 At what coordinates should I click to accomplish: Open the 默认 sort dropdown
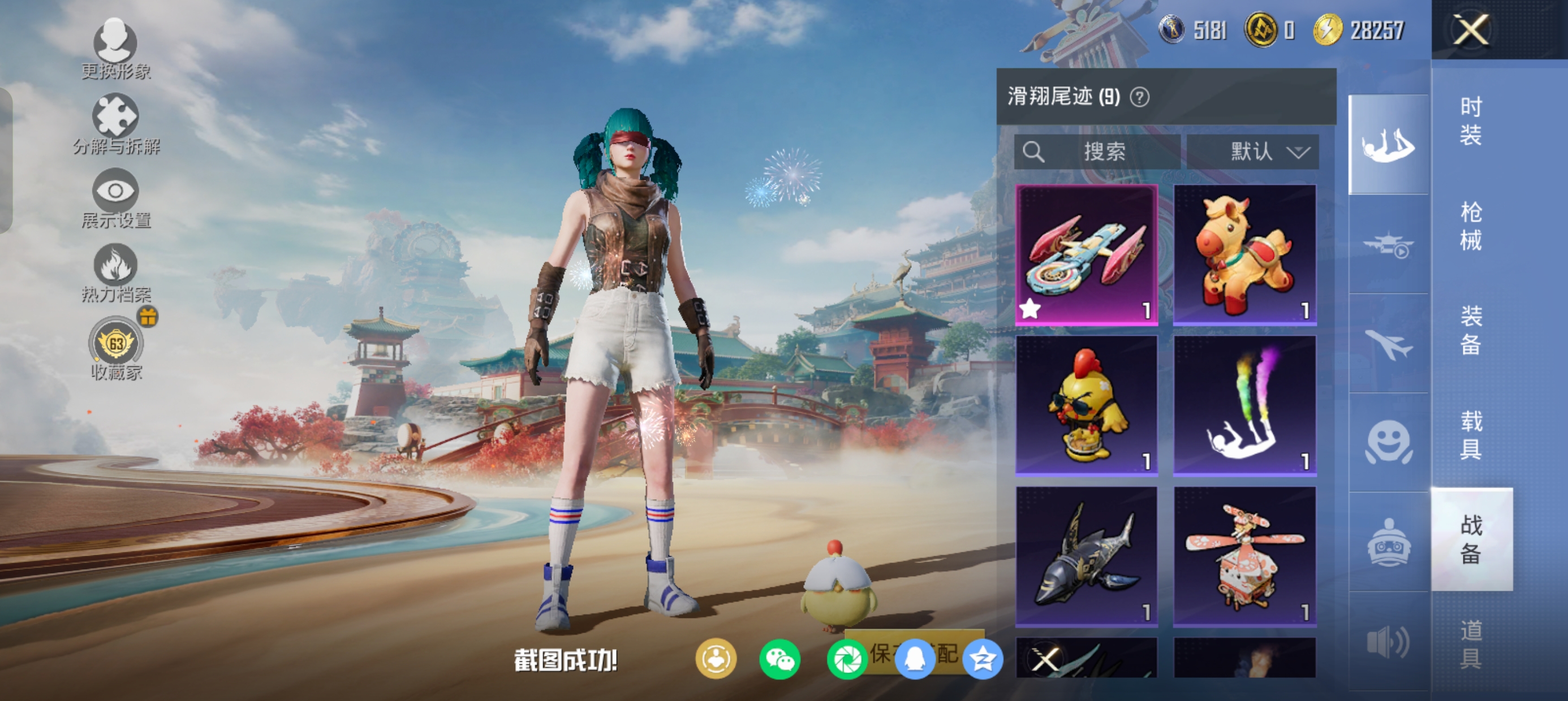pyautogui.click(x=1253, y=152)
